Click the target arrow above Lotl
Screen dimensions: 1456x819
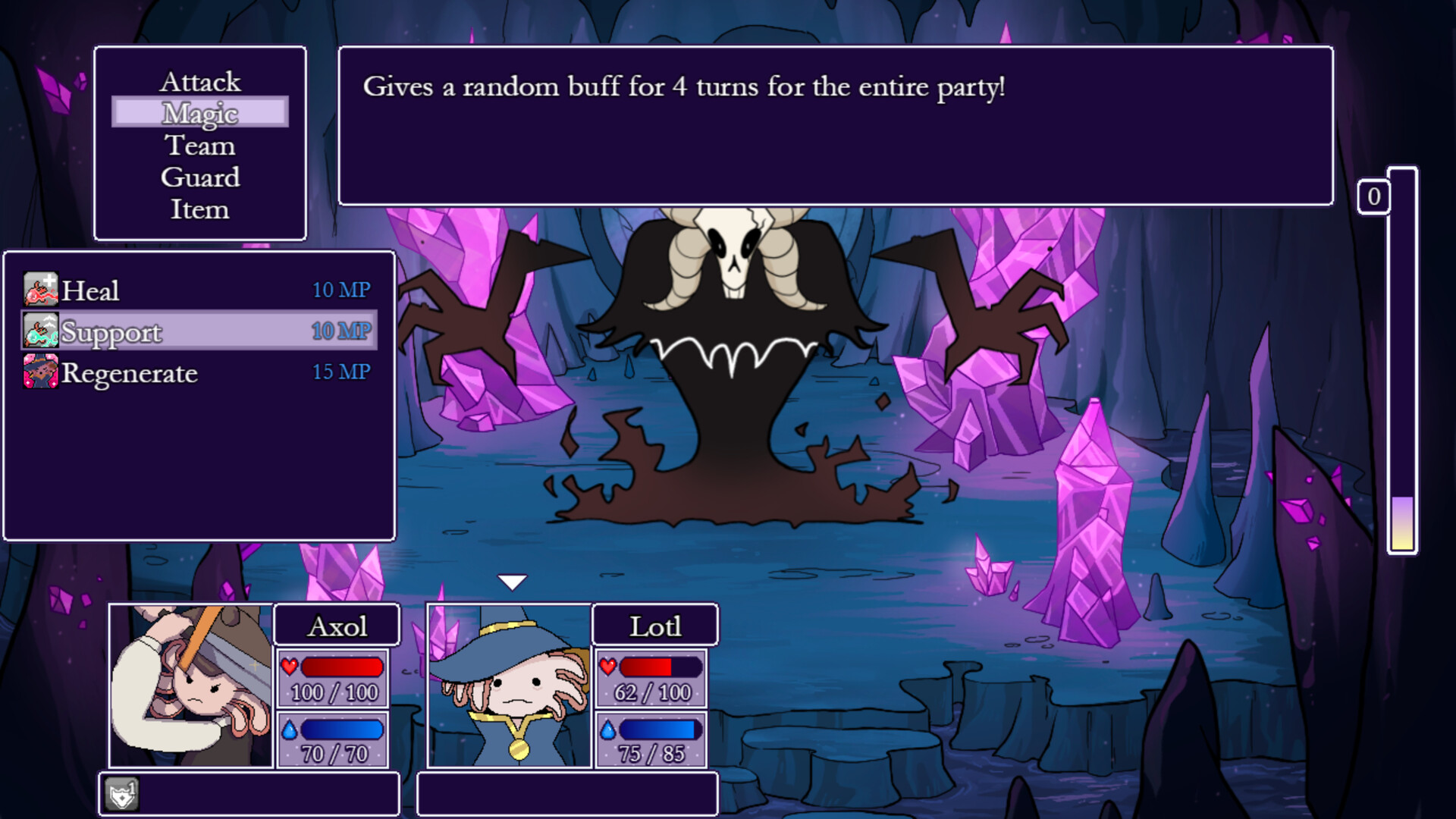514,581
